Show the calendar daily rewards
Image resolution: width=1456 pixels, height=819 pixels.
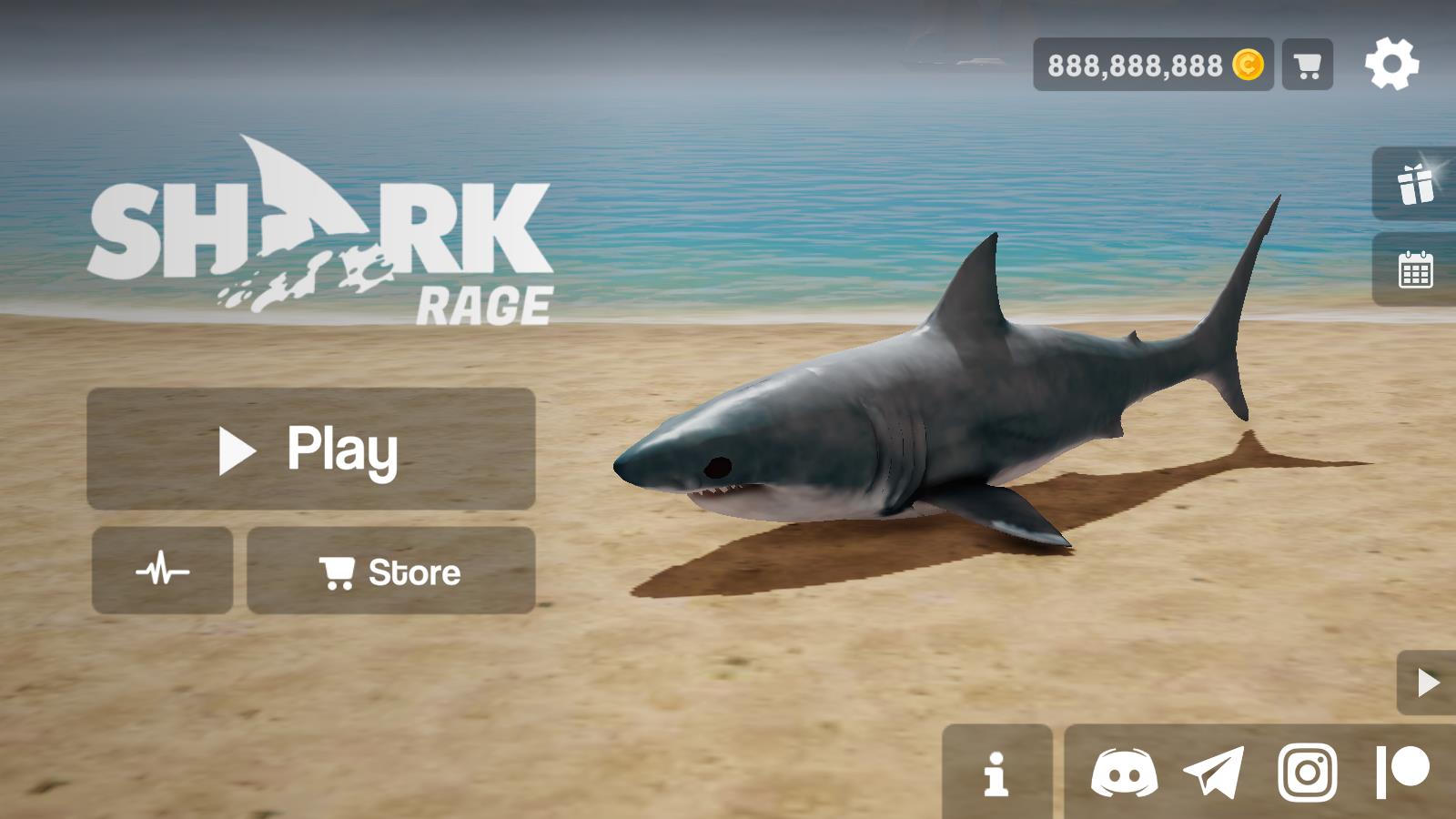coord(1415,269)
